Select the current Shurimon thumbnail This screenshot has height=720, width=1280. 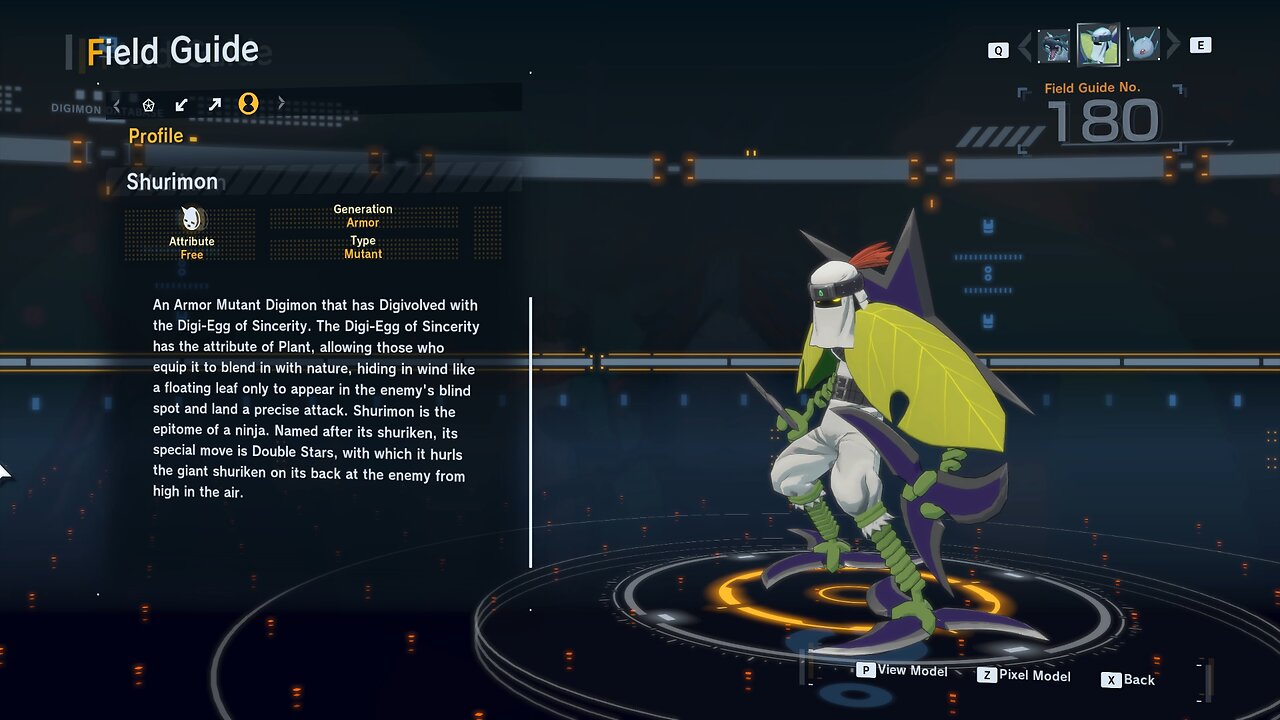pyautogui.click(x=1098, y=45)
